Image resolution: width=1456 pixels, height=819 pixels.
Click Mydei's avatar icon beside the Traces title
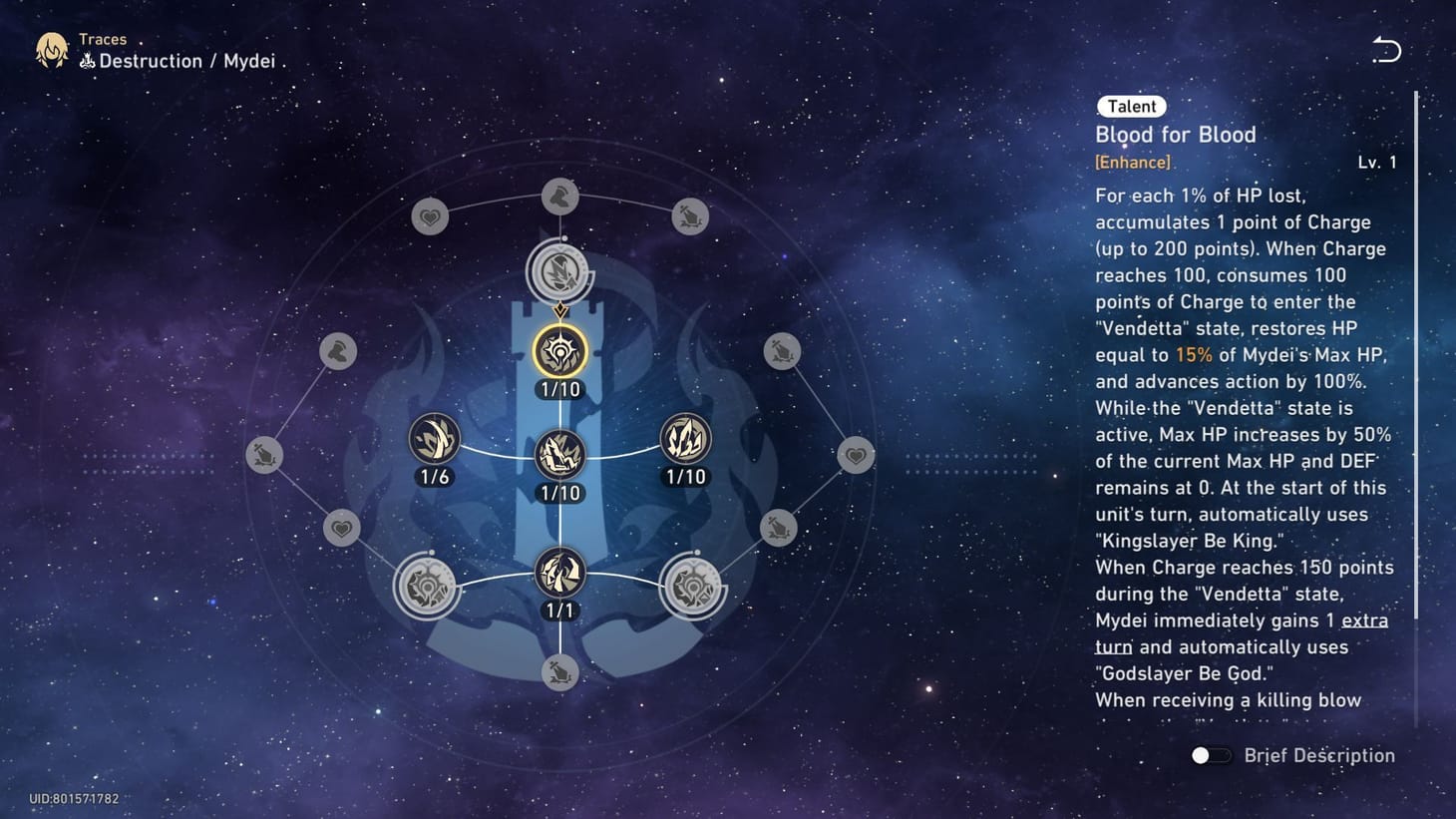[x=52, y=50]
